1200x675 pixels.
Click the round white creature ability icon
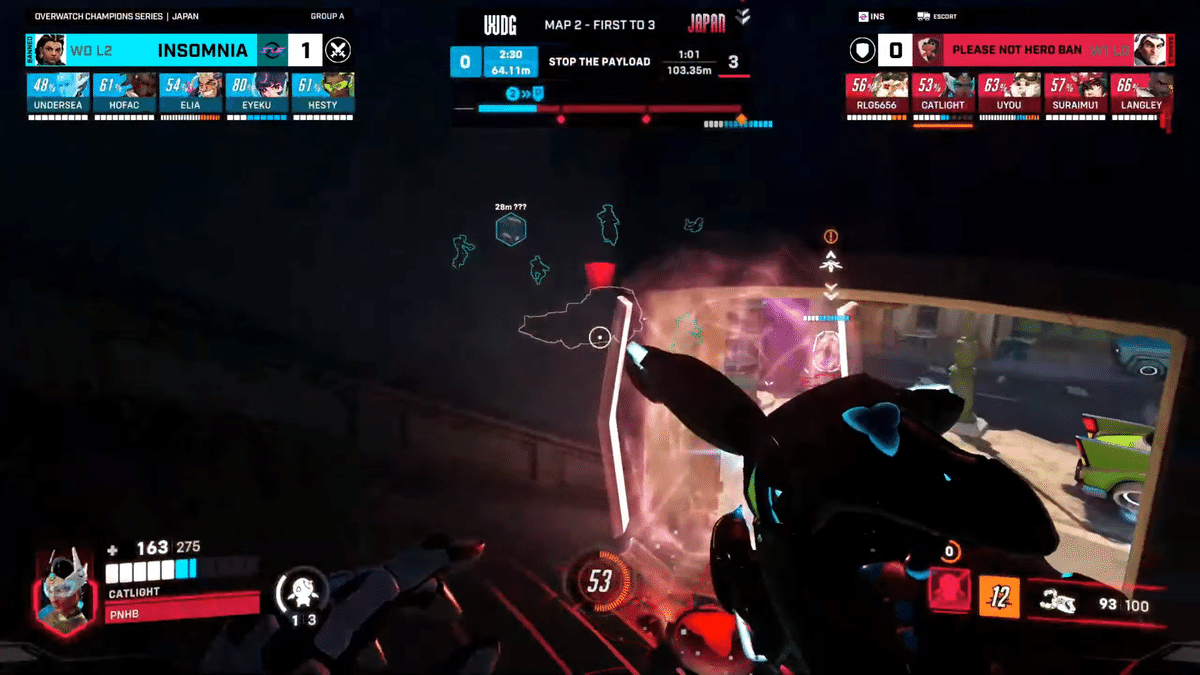coord(302,591)
